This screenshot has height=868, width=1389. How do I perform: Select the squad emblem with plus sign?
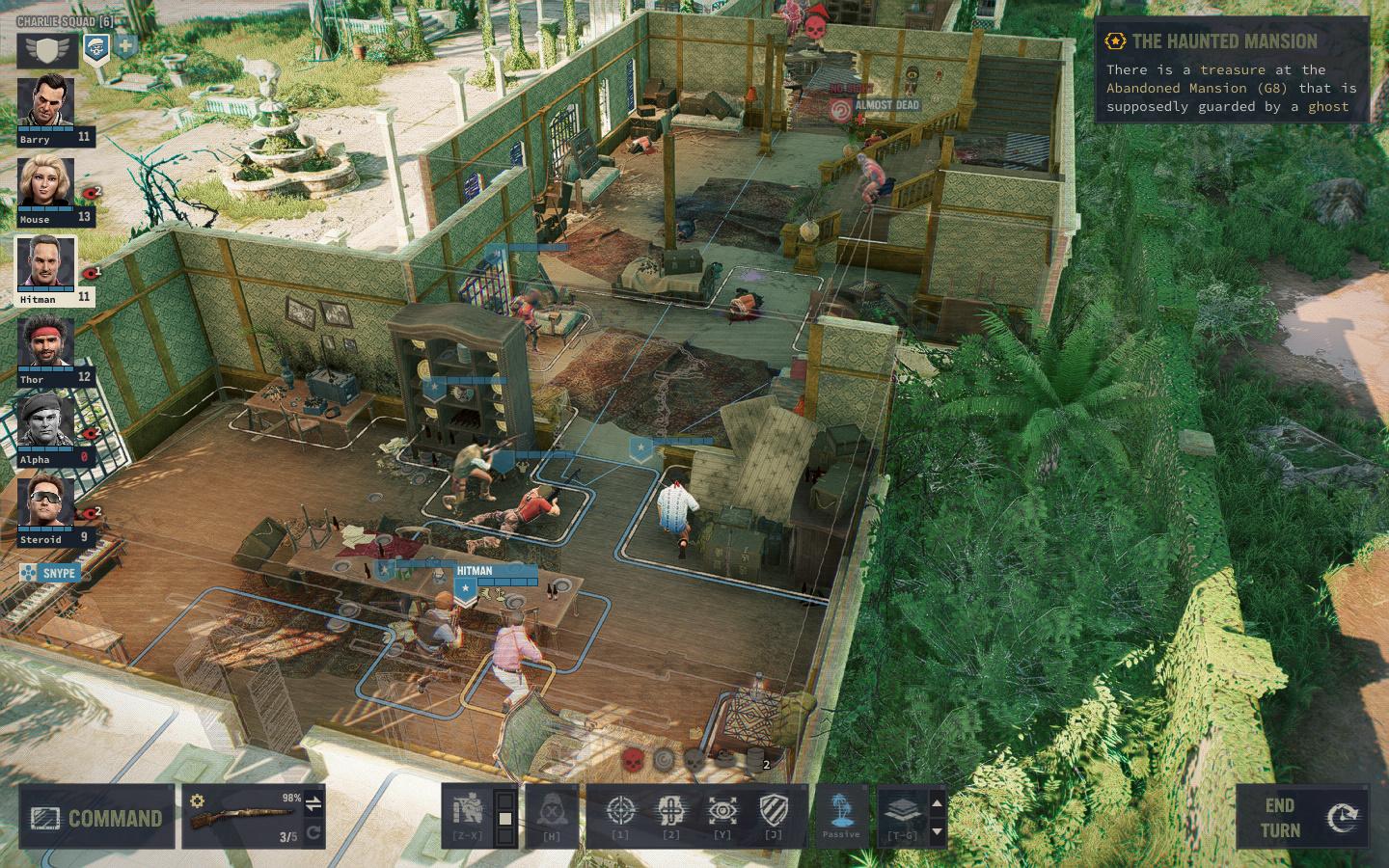coord(126,44)
